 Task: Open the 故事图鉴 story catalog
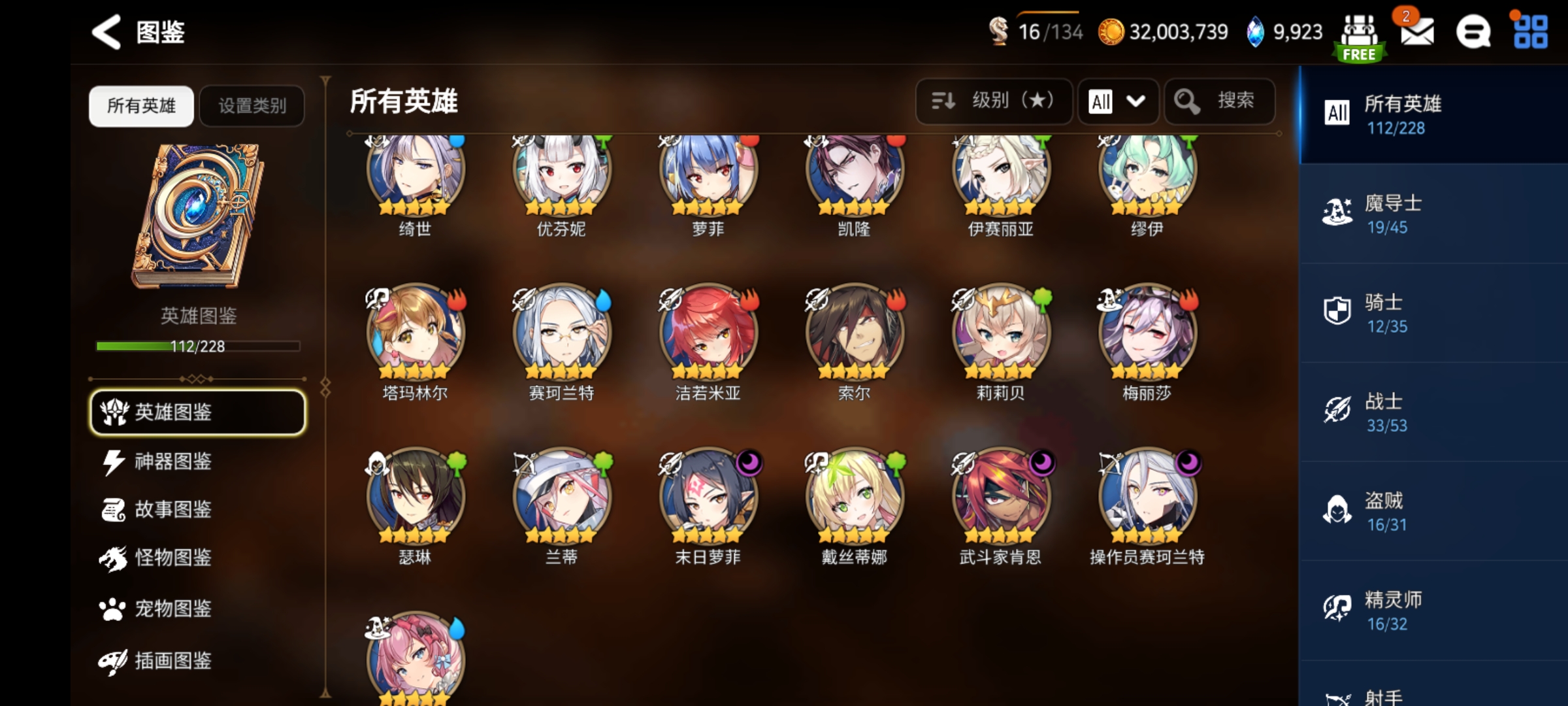click(x=172, y=510)
